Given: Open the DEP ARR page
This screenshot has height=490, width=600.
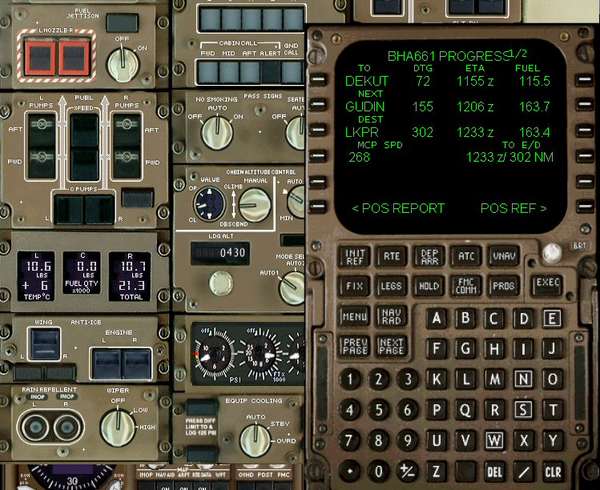Looking at the screenshot, I should click(x=429, y=256).
